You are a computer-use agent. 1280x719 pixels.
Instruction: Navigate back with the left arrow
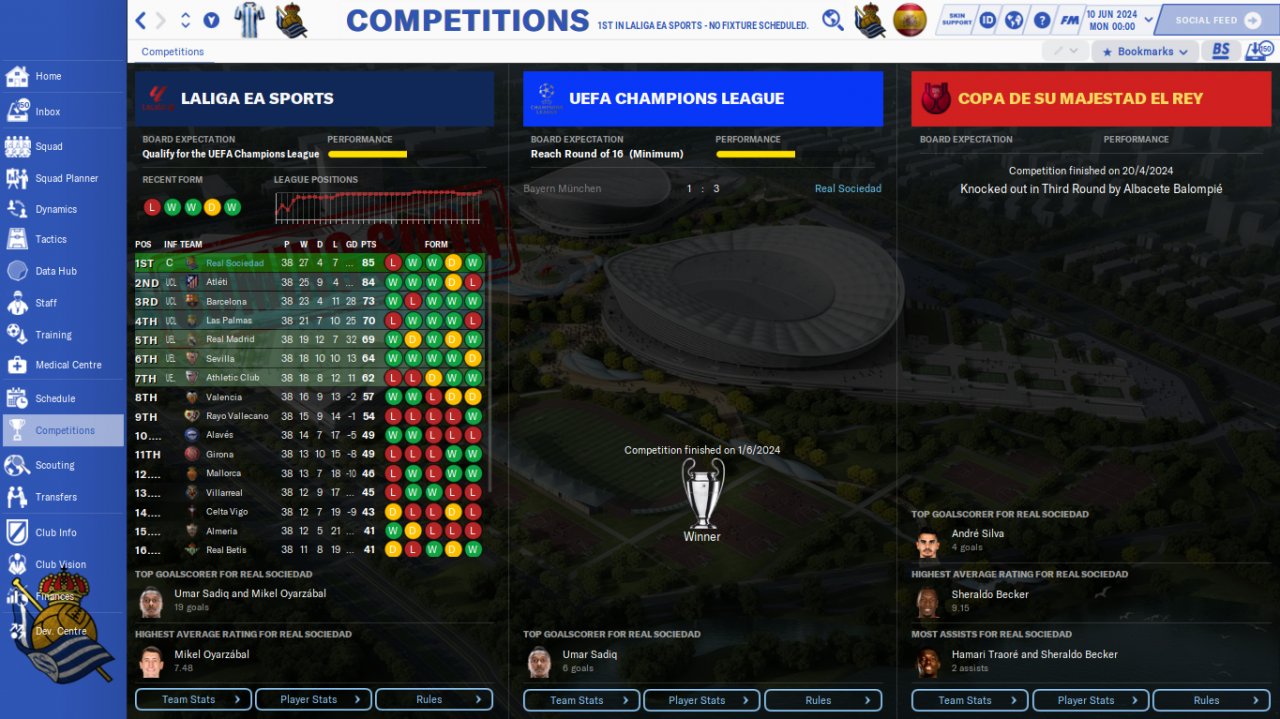141,20
